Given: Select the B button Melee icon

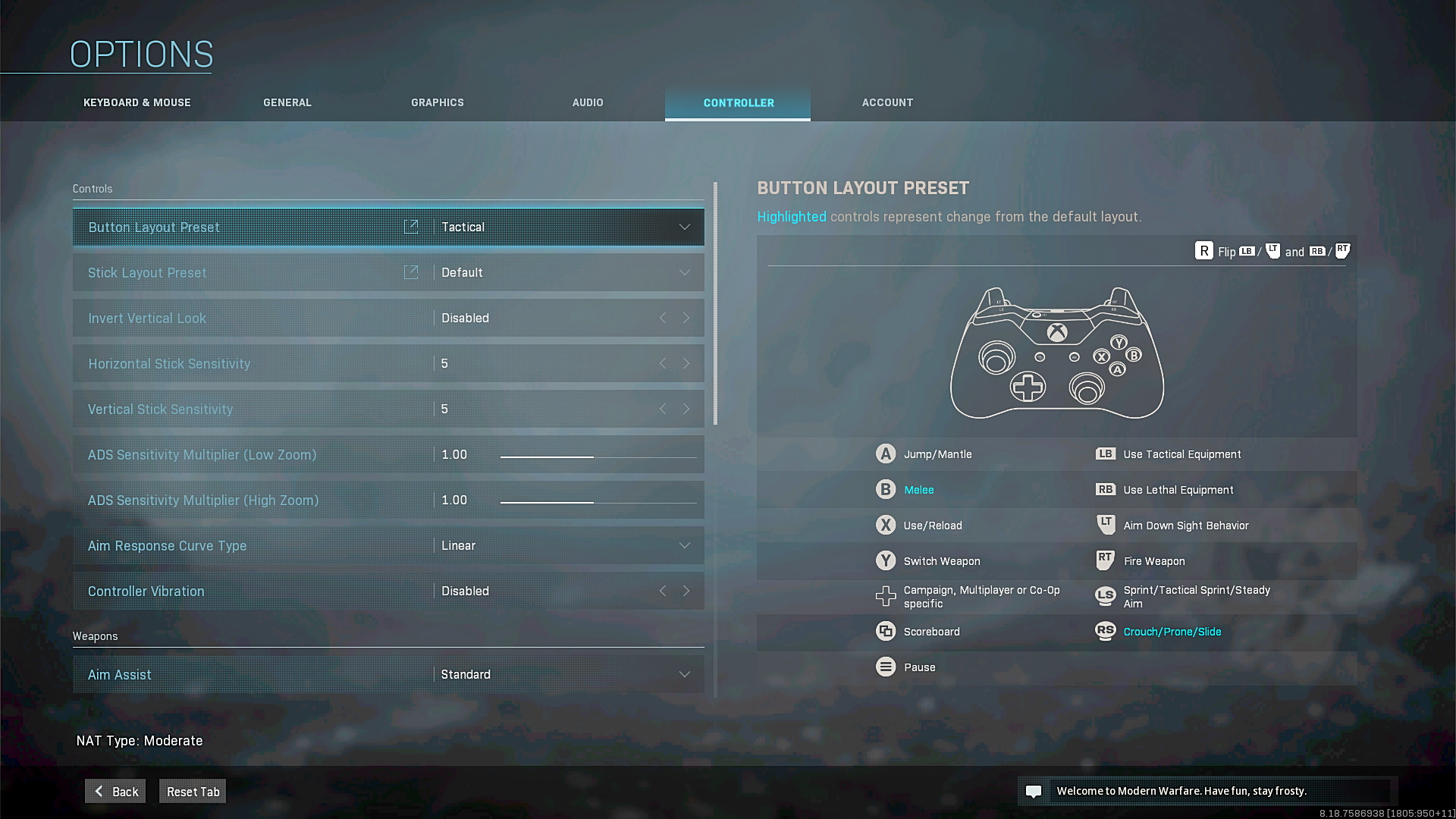Looking at the screenshot, I should [886, 489].
